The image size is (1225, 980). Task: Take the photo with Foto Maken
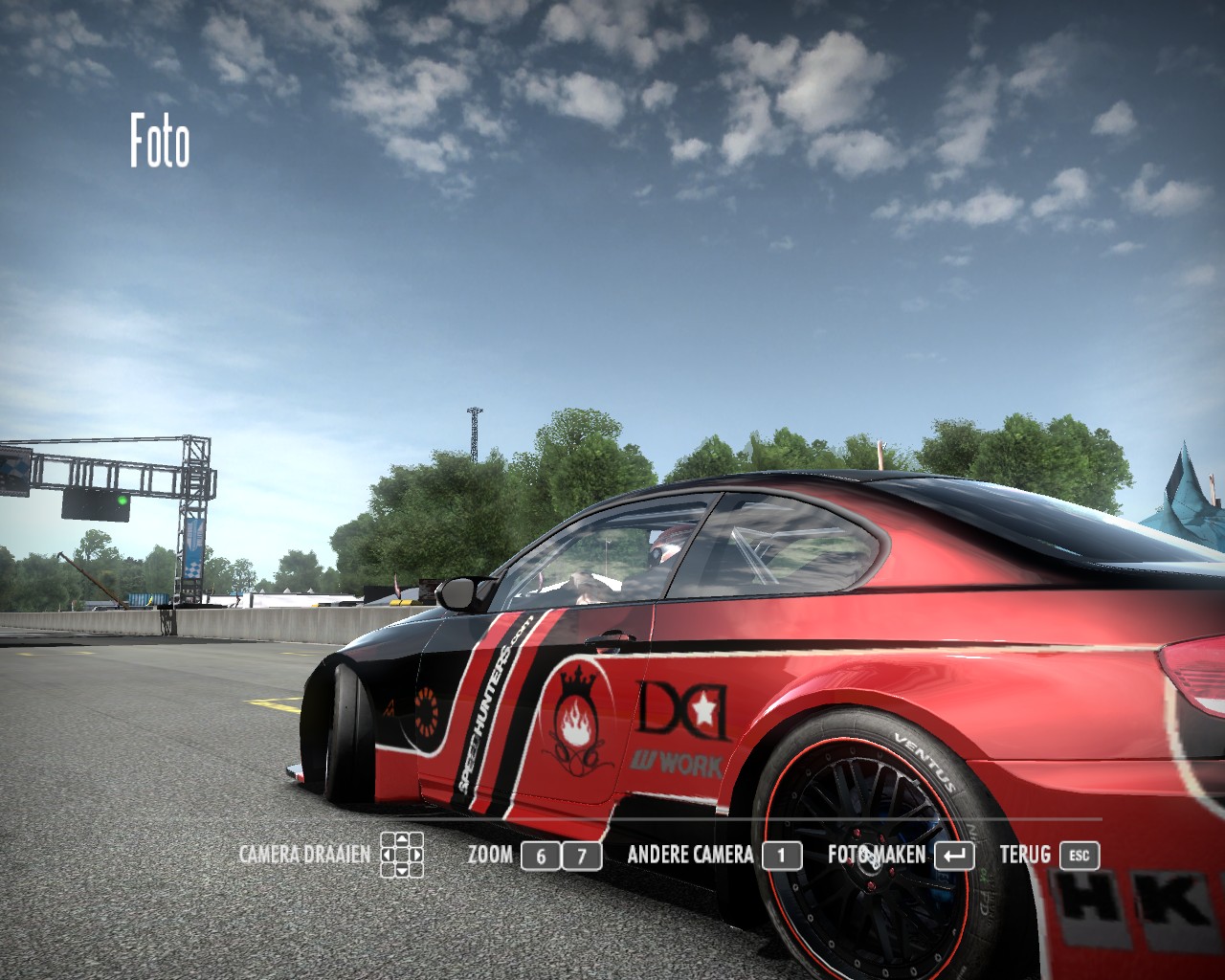tap(877, 855)
